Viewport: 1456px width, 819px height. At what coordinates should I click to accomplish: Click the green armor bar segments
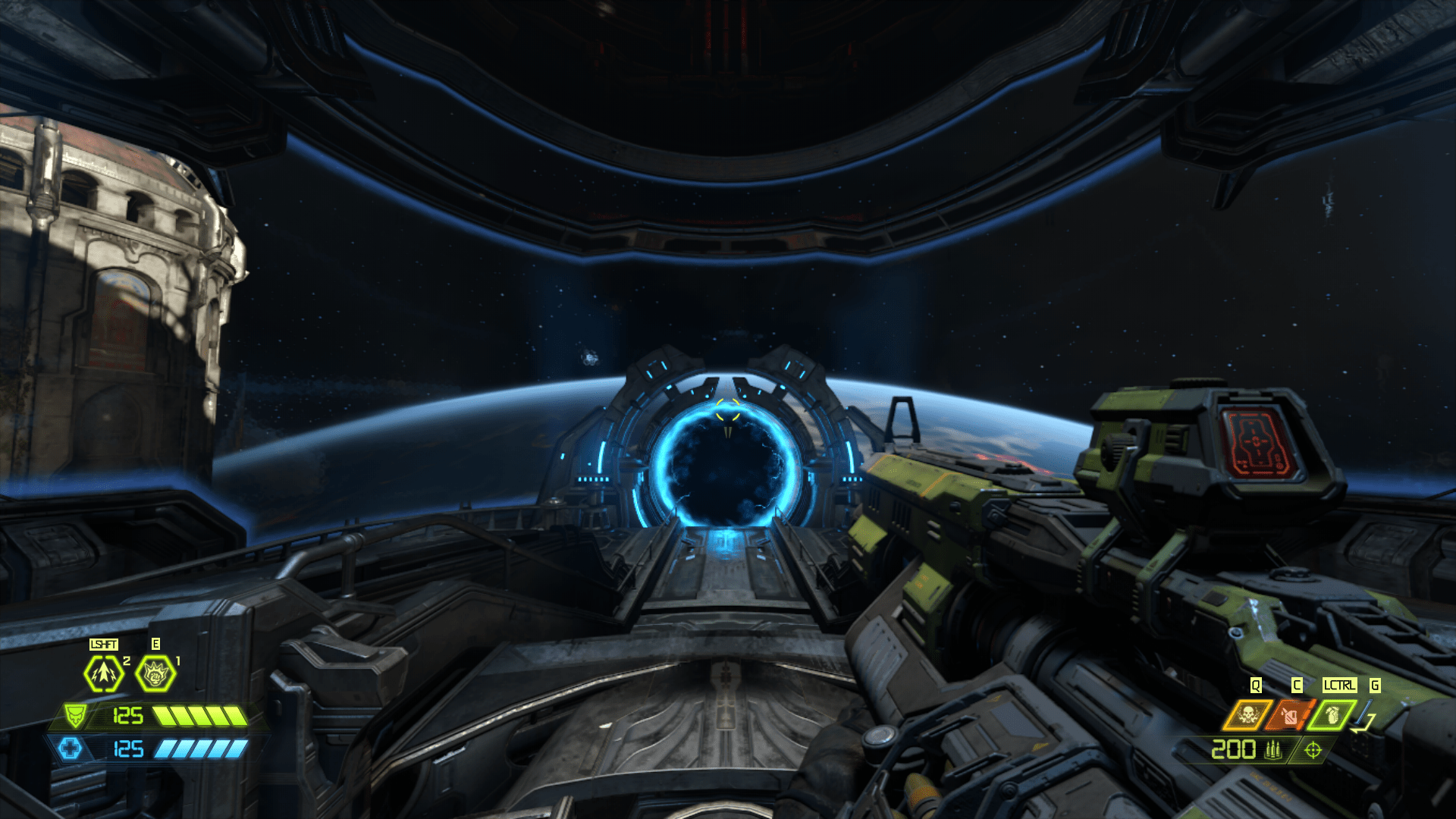tap(200, 716)
